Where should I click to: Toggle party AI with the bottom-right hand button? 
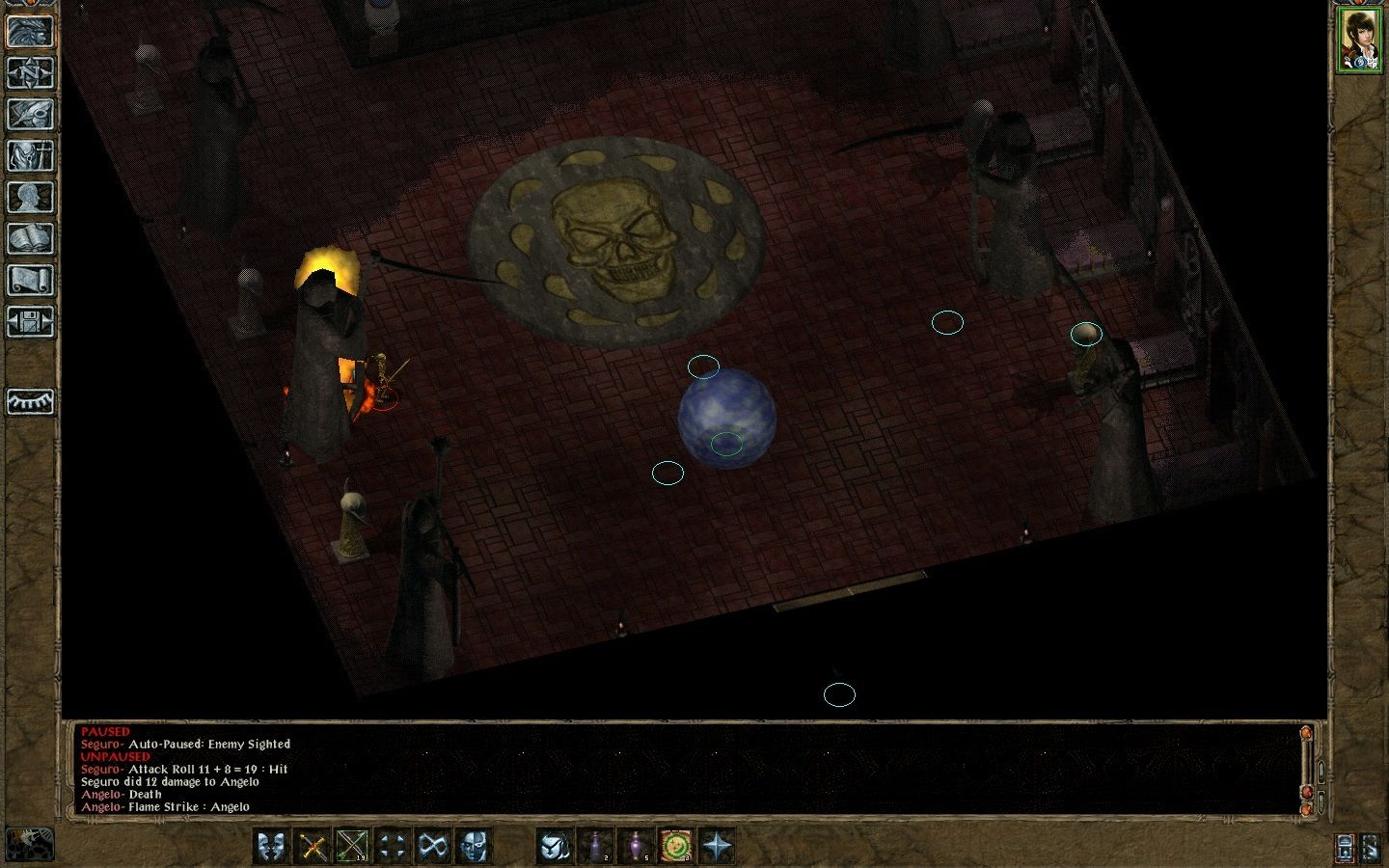point(1373,848)
